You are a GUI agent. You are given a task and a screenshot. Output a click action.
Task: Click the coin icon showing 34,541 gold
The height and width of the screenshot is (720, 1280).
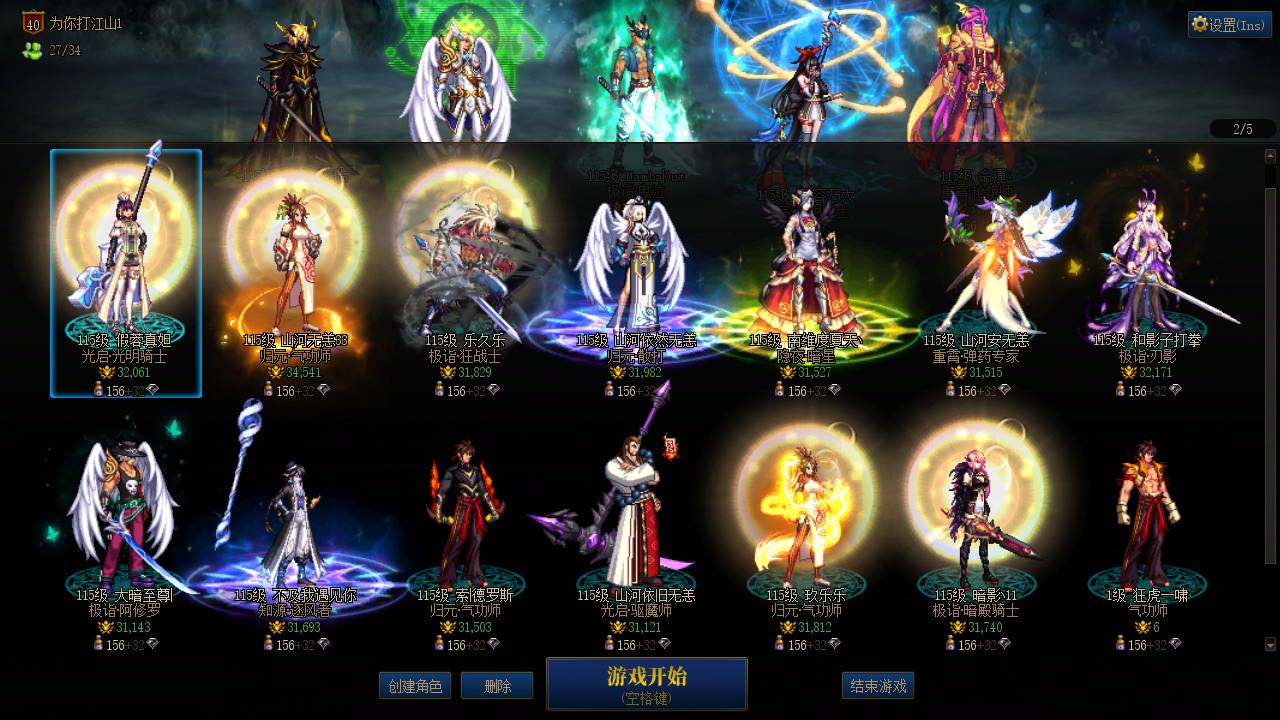[x=276, y=372]
